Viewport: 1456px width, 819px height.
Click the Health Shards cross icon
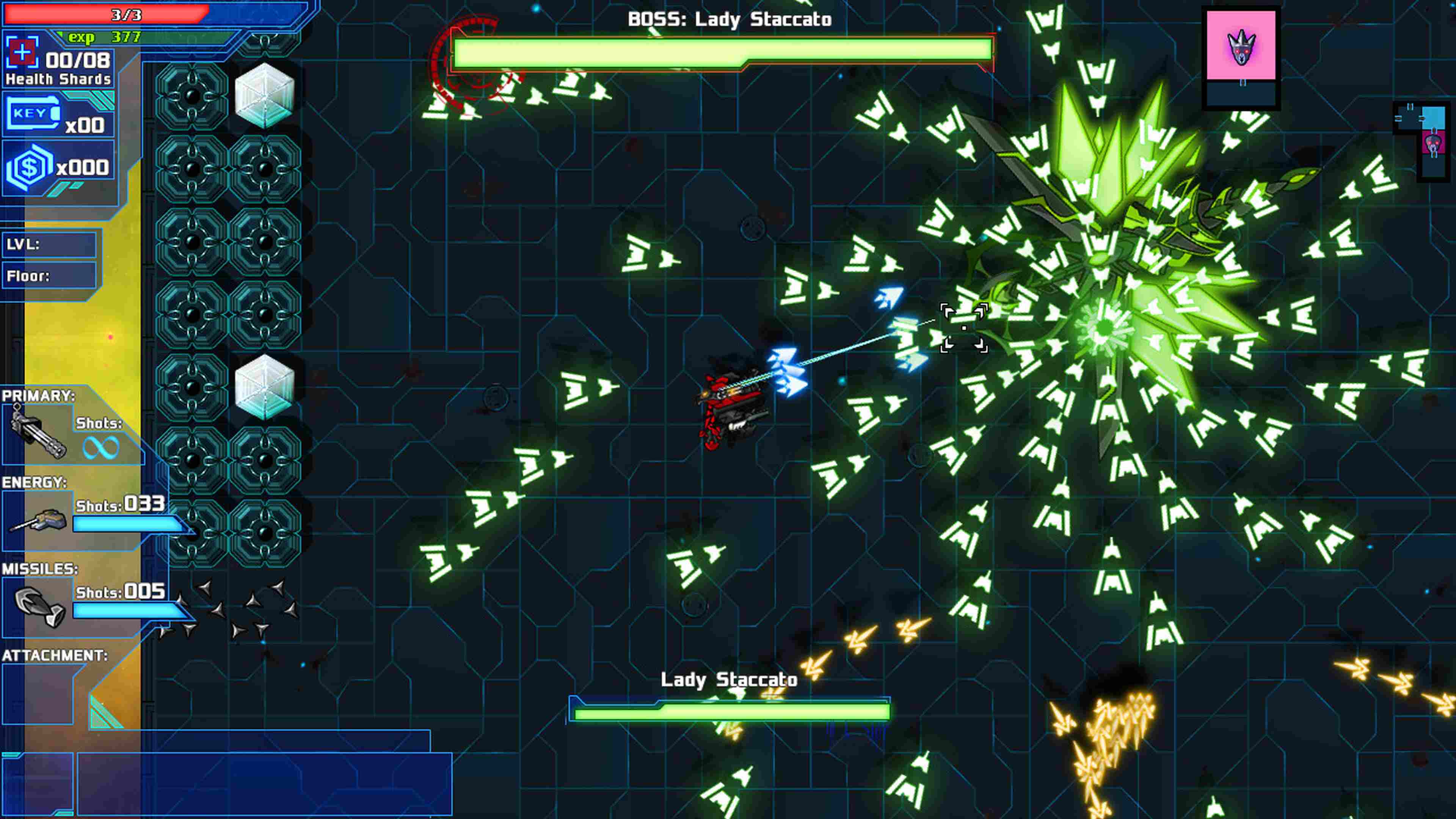(x=22, y=53)
